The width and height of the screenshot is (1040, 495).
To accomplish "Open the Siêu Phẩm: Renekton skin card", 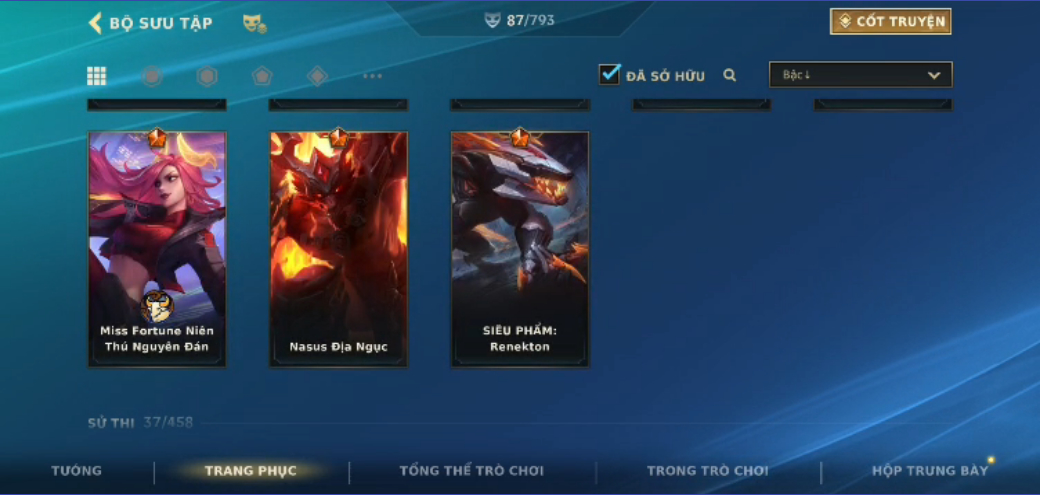I will pos(519,248).
